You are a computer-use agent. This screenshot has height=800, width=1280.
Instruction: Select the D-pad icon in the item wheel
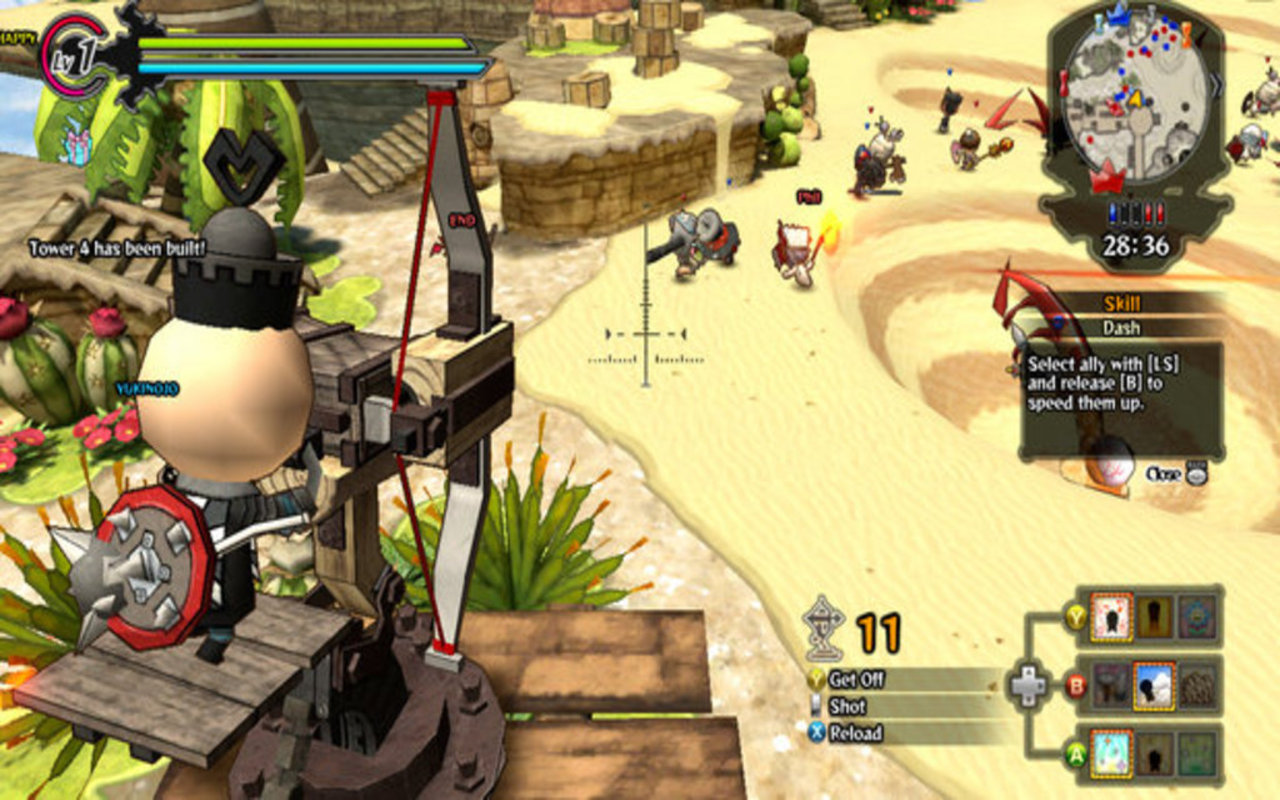(1030, 684)
